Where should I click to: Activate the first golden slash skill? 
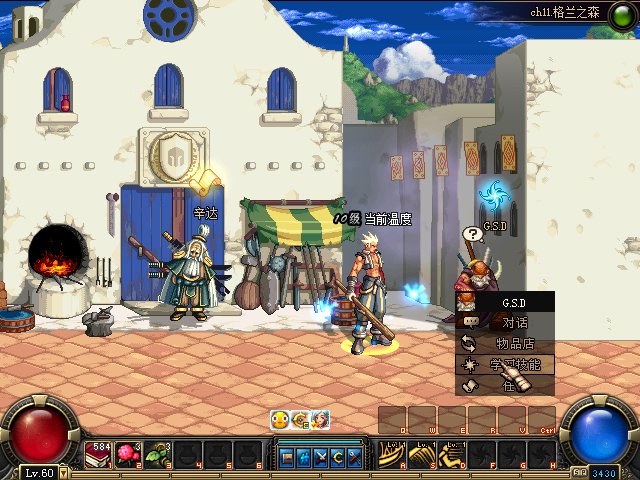(x=392, y=455)
